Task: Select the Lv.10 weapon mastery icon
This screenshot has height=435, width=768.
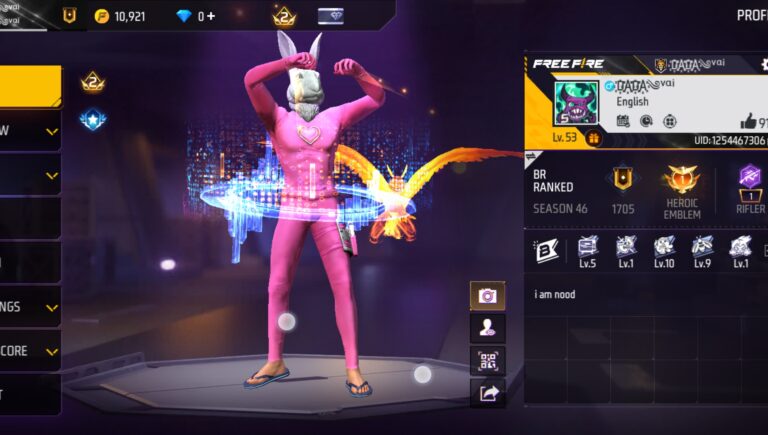Action: coord(664,249)
